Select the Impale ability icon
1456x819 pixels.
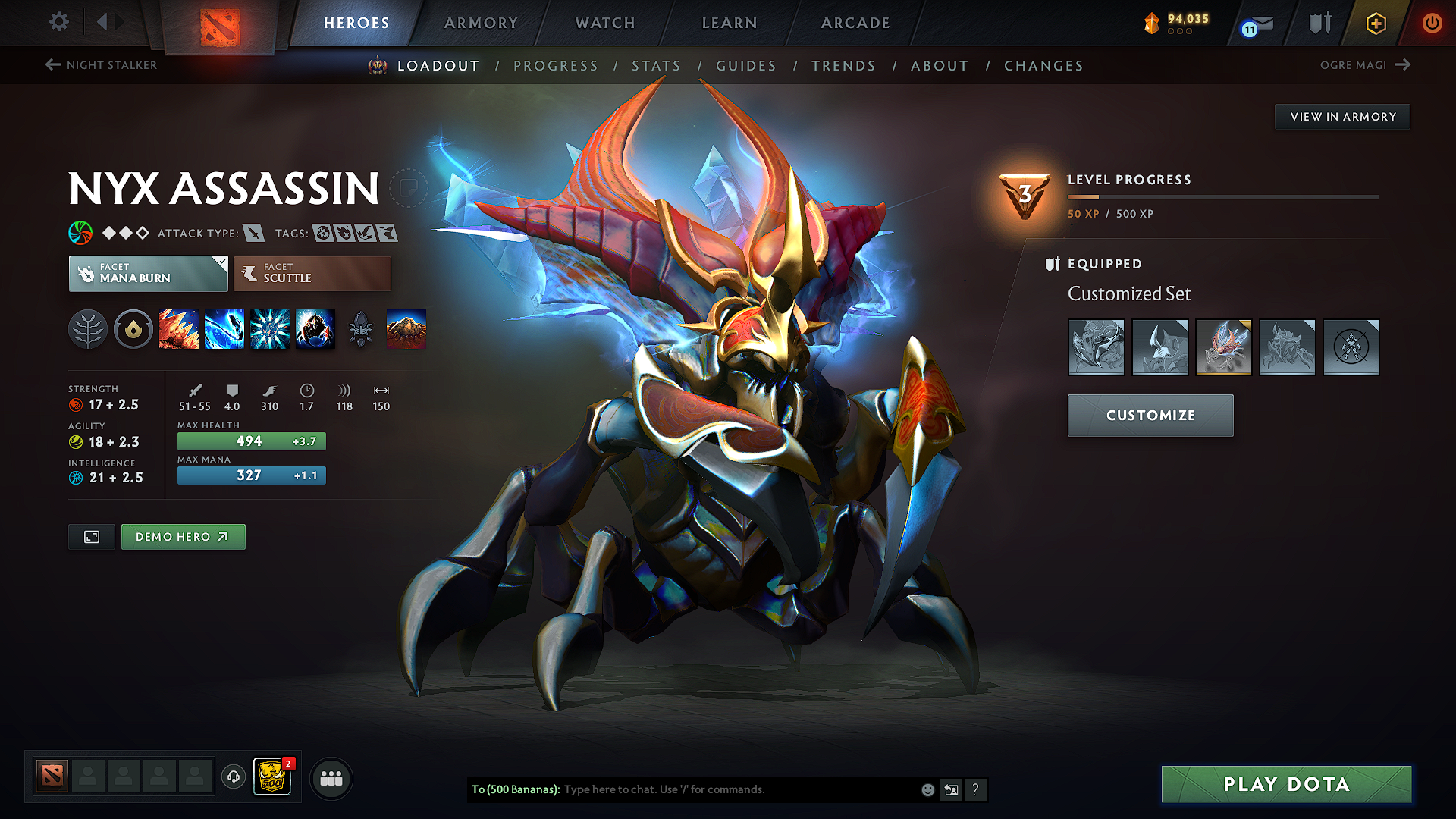[x=179, y=329]
